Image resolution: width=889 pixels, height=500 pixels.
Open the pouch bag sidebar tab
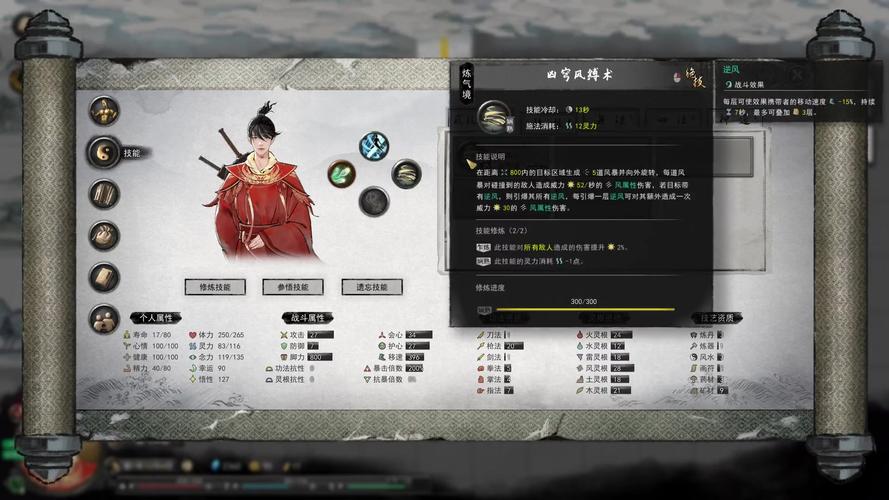click(x=105, y=235)
